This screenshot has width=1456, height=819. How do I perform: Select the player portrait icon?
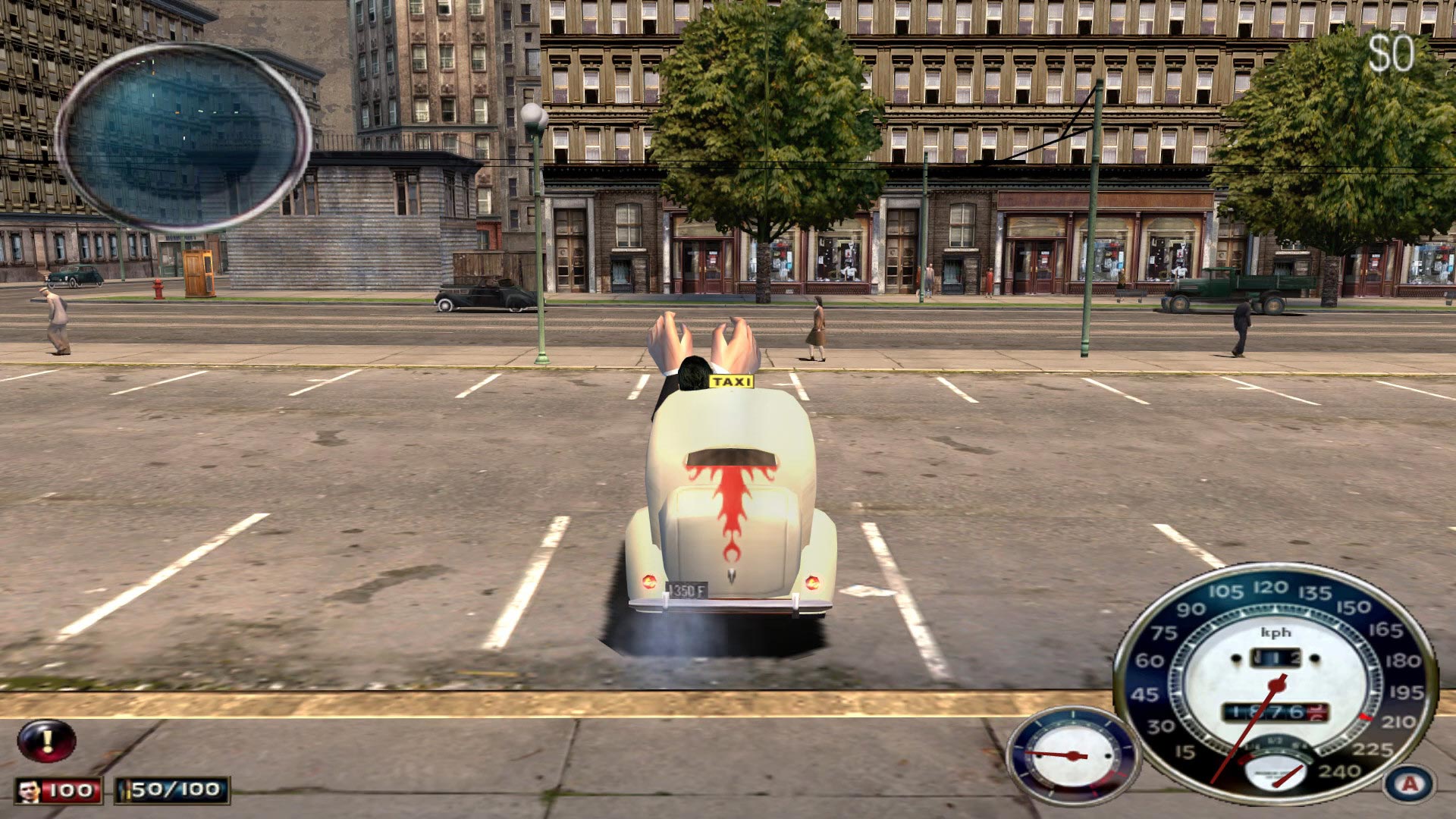tap(30, 790)
